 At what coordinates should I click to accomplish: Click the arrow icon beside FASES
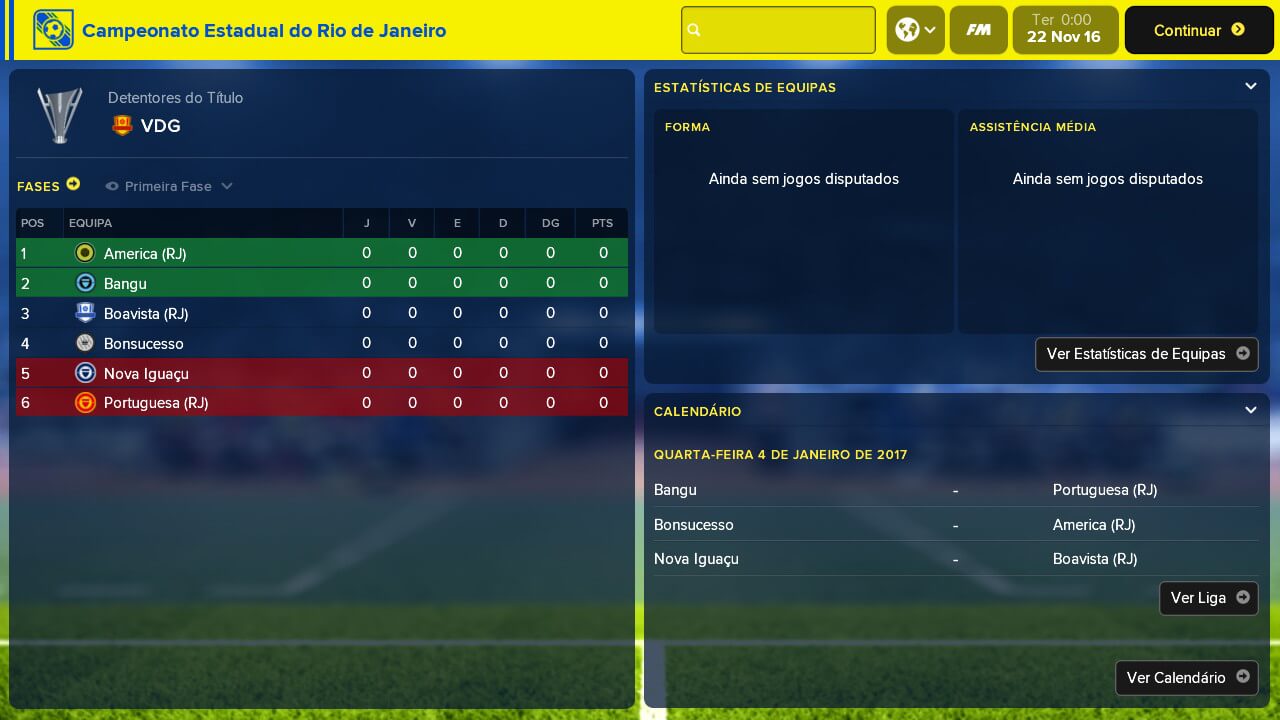tap(74, 184)
